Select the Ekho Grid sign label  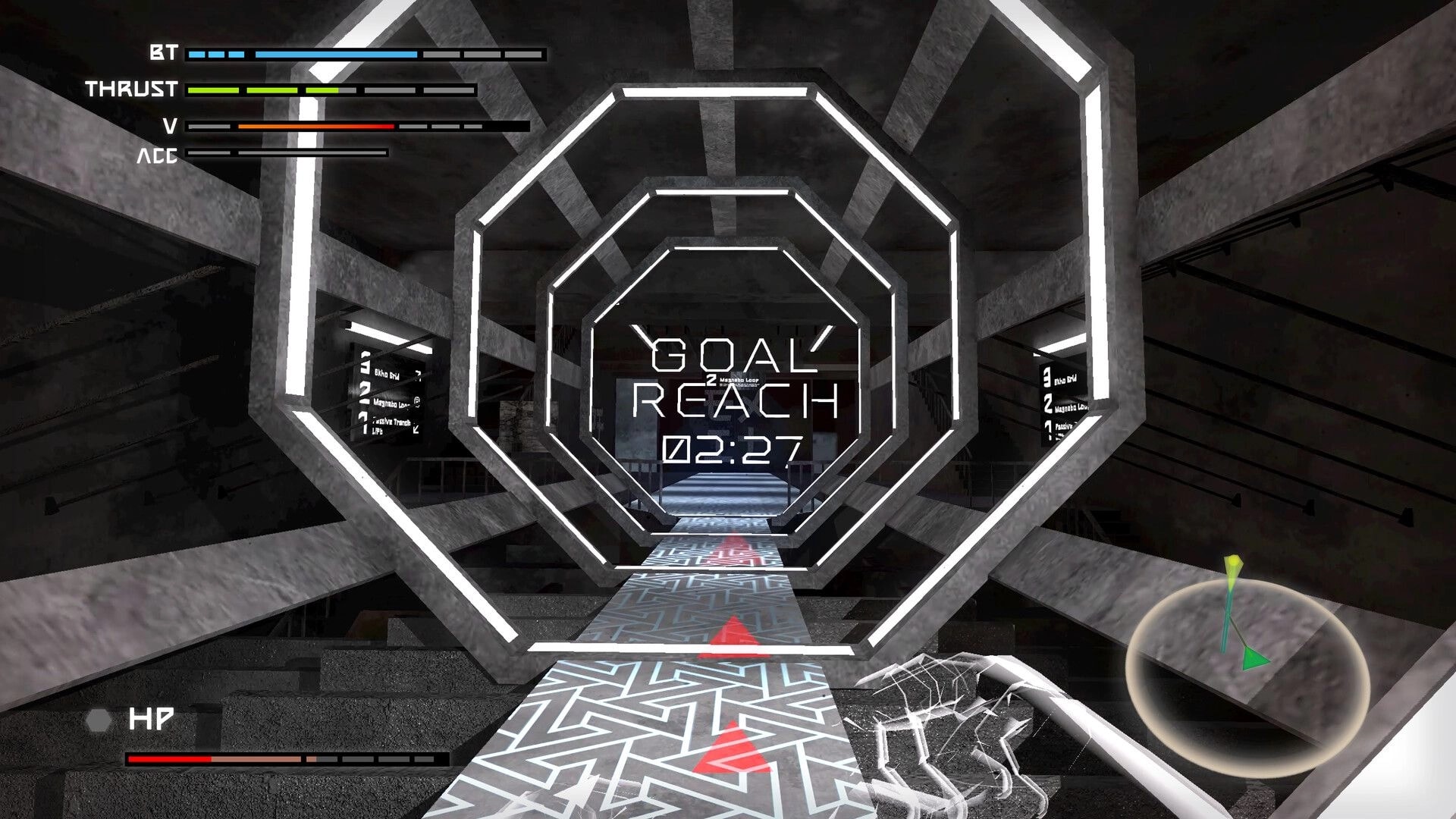(x=387, y=375)
